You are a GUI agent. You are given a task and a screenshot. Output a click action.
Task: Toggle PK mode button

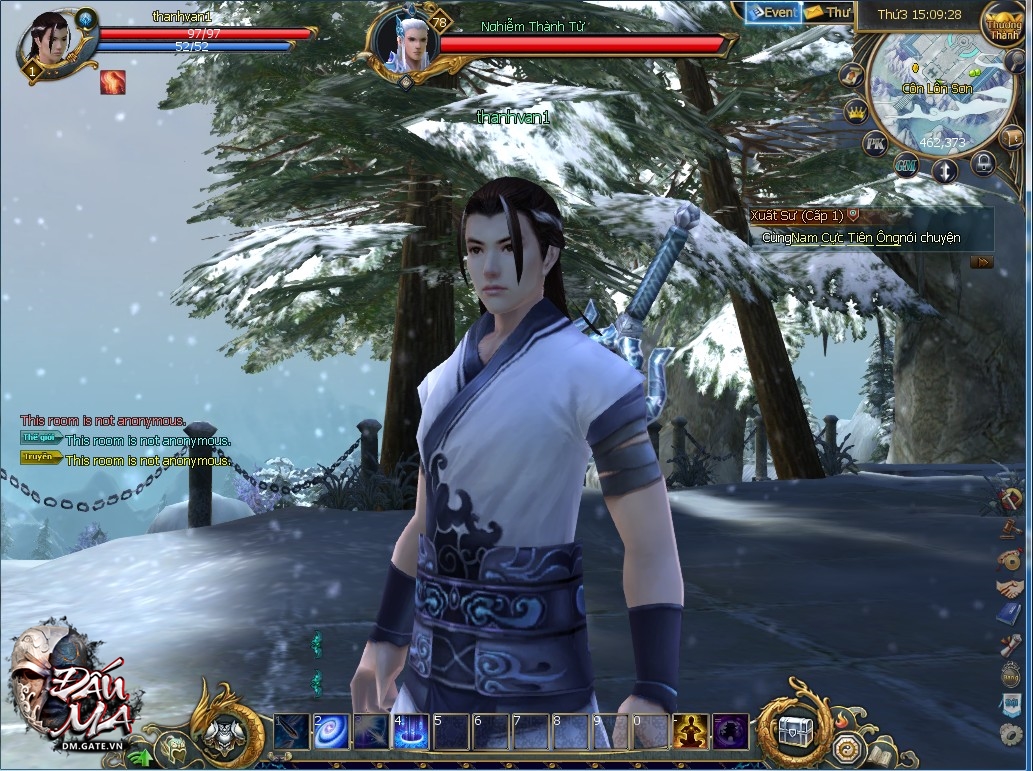(x=875, y=144)
